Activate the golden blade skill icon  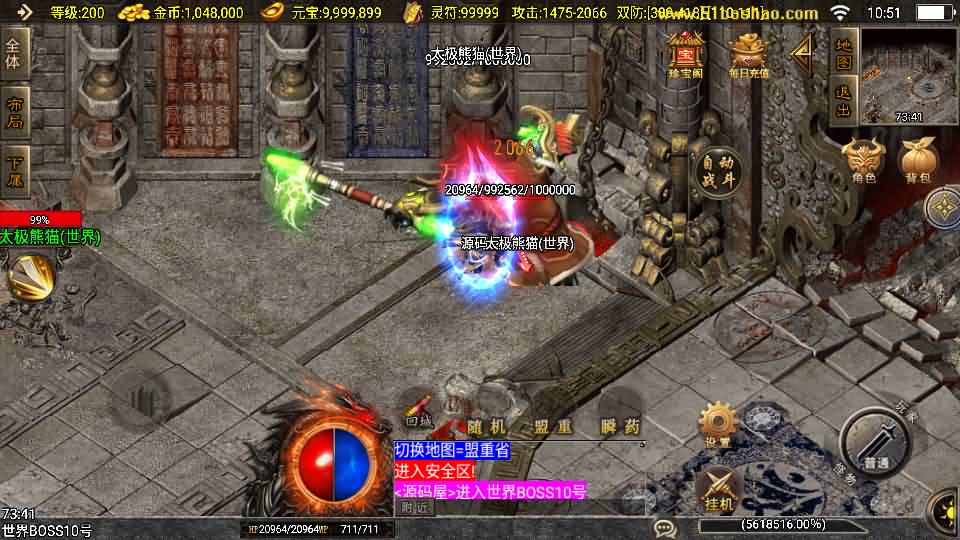click(x=30, y=277)
